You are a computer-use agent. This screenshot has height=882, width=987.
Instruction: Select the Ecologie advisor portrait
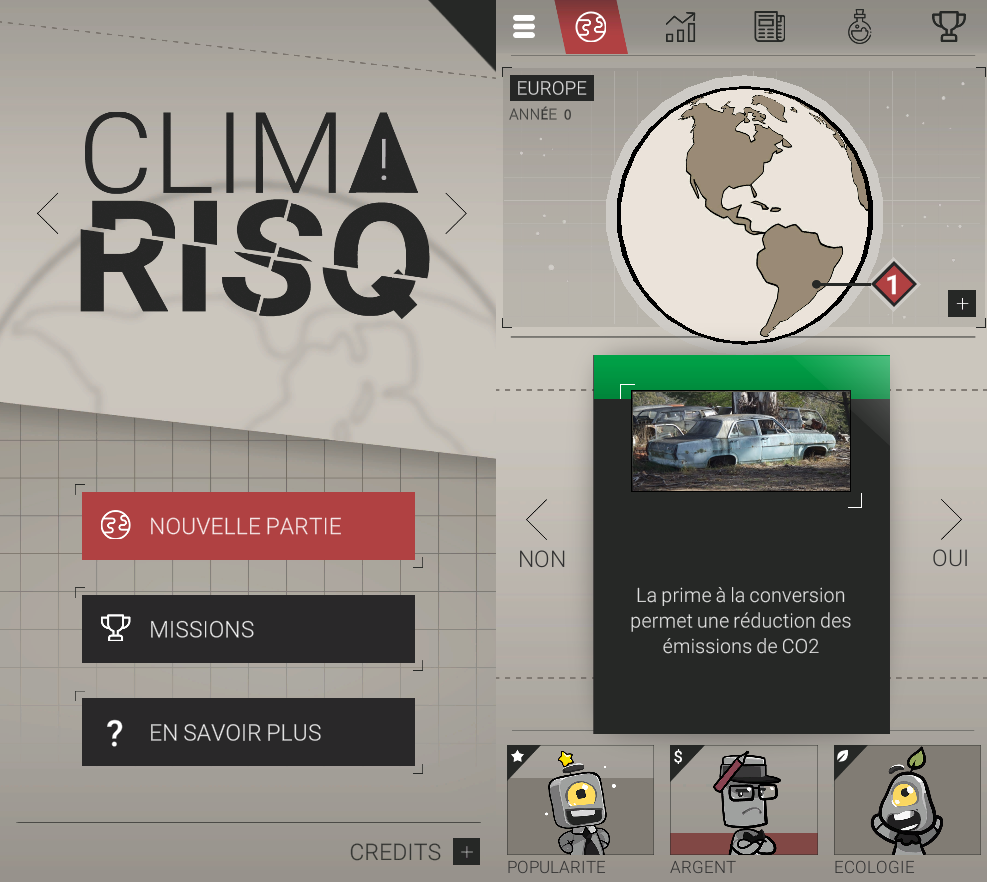[907, 800]
